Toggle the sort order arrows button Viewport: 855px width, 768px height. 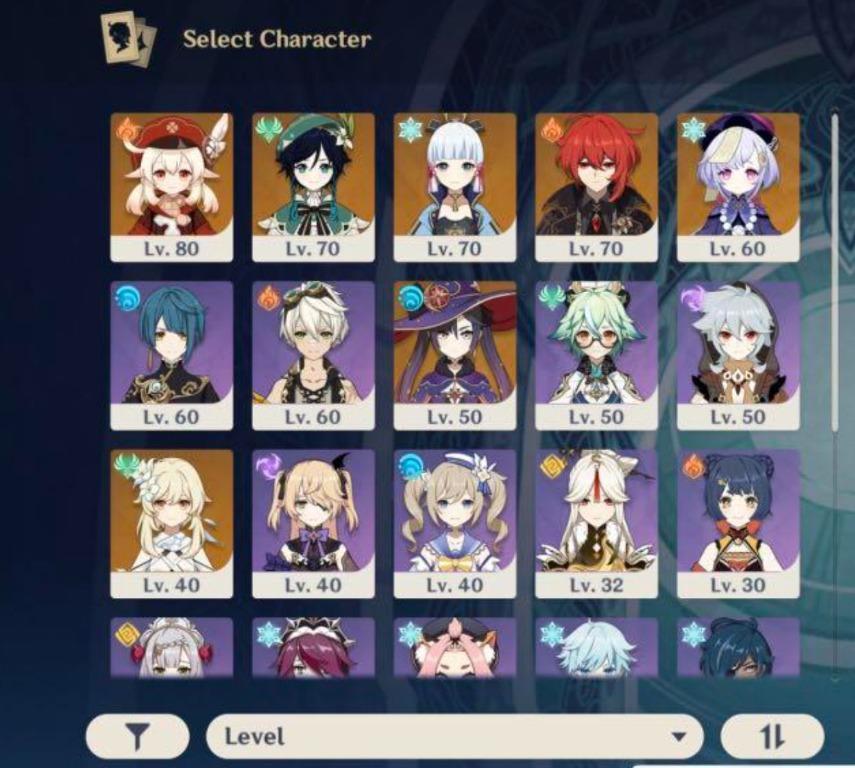[771, 738]
